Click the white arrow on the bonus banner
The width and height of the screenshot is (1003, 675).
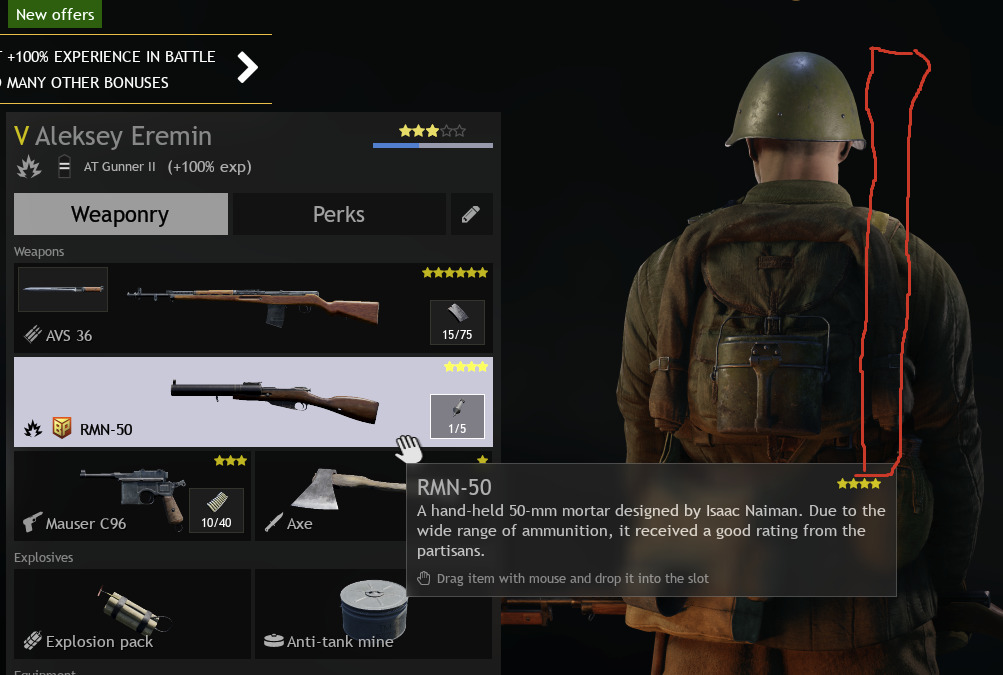tap(248, 68)
